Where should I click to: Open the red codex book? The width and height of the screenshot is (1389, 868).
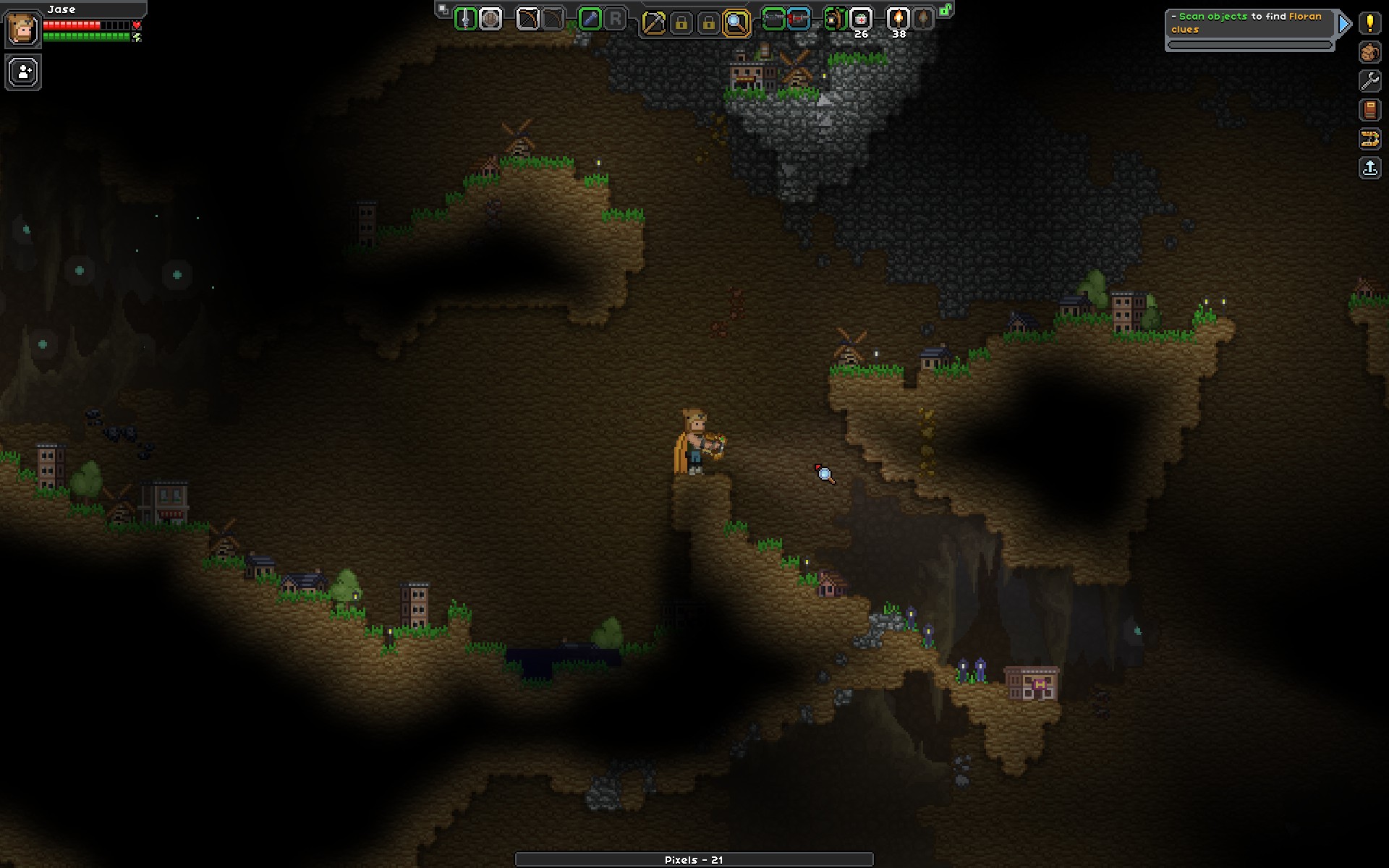click(x=1369, y=110)
